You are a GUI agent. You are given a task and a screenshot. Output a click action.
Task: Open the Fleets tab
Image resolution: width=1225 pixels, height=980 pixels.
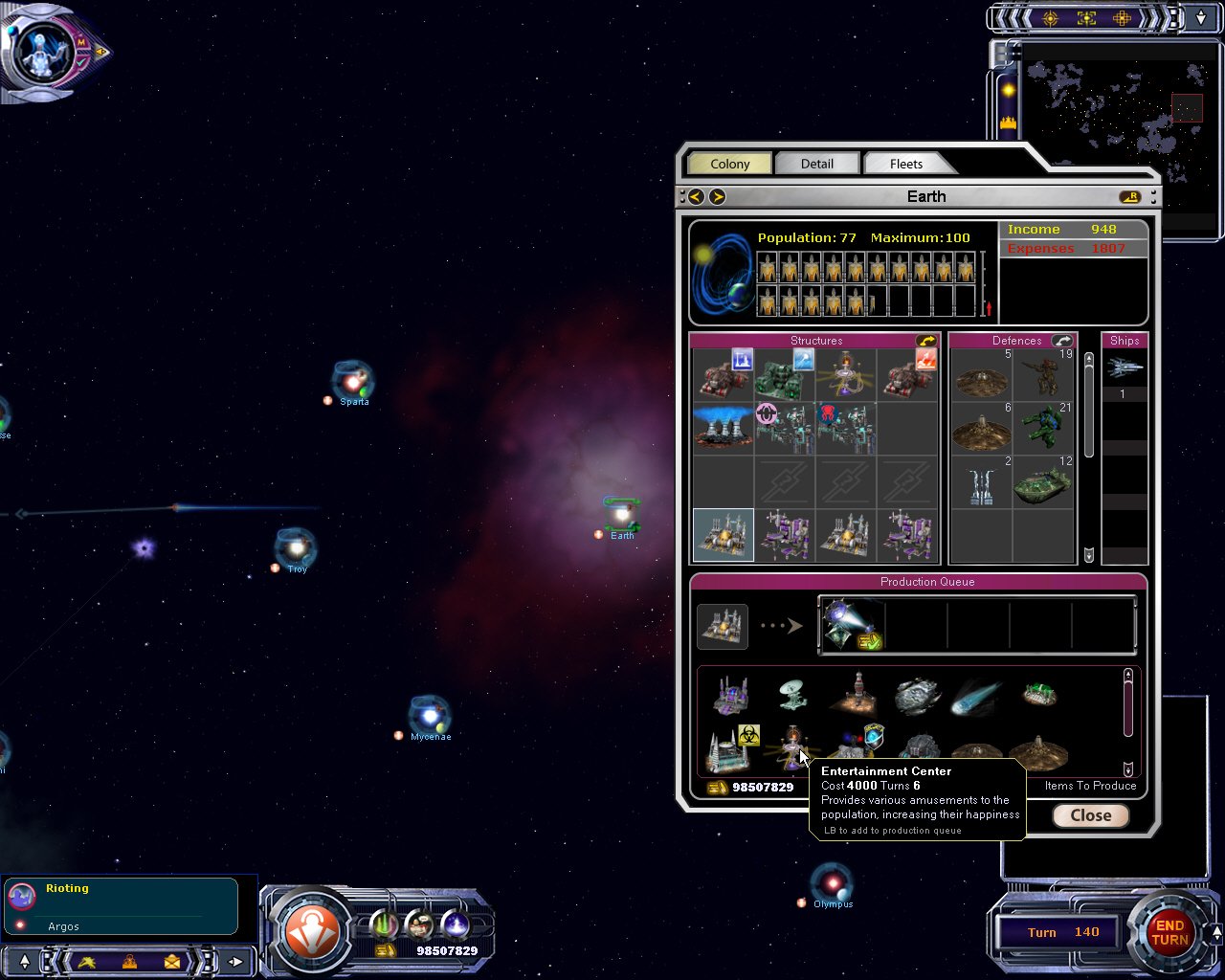tap(905, 164)
